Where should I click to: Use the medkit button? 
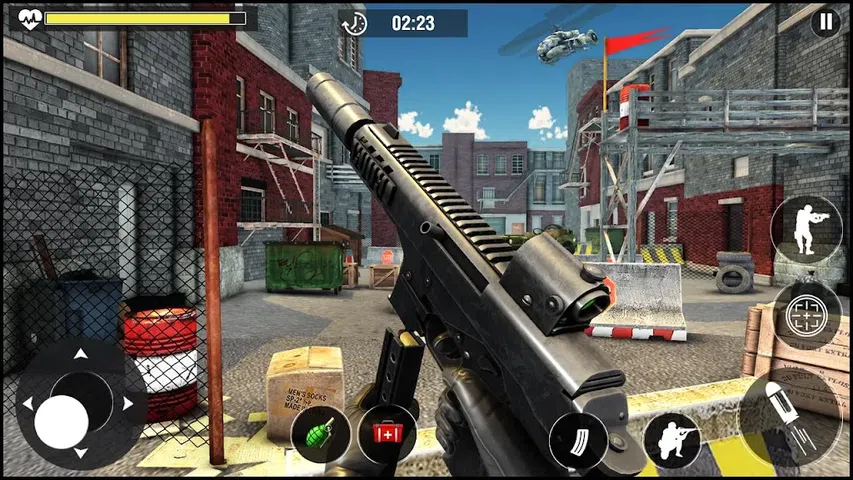coord(386,433)
